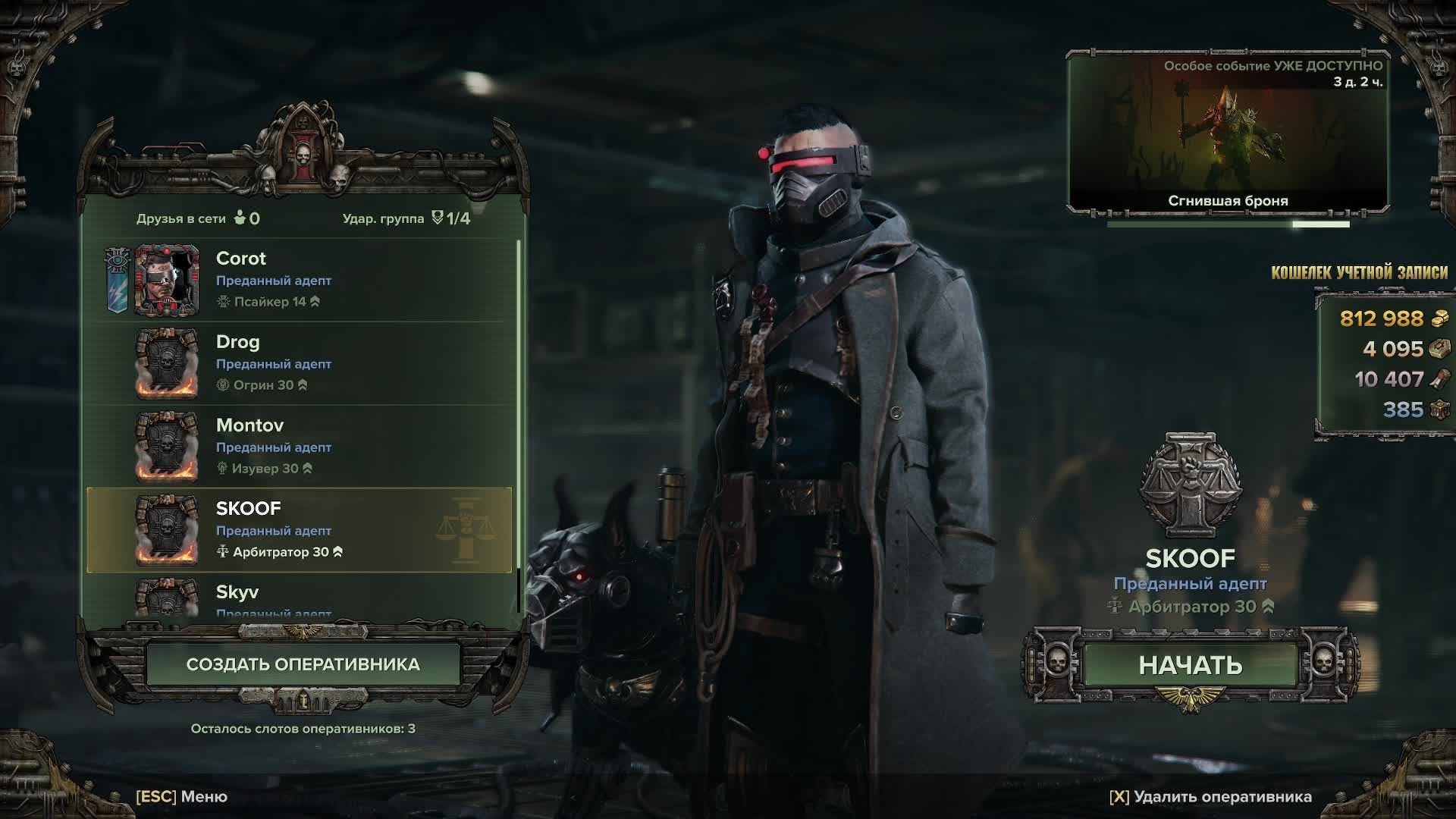Click Удалить оперативника to delete the operative
Image resolution: width=1456 pixels, height=819 pixels.
(1210, 796)
